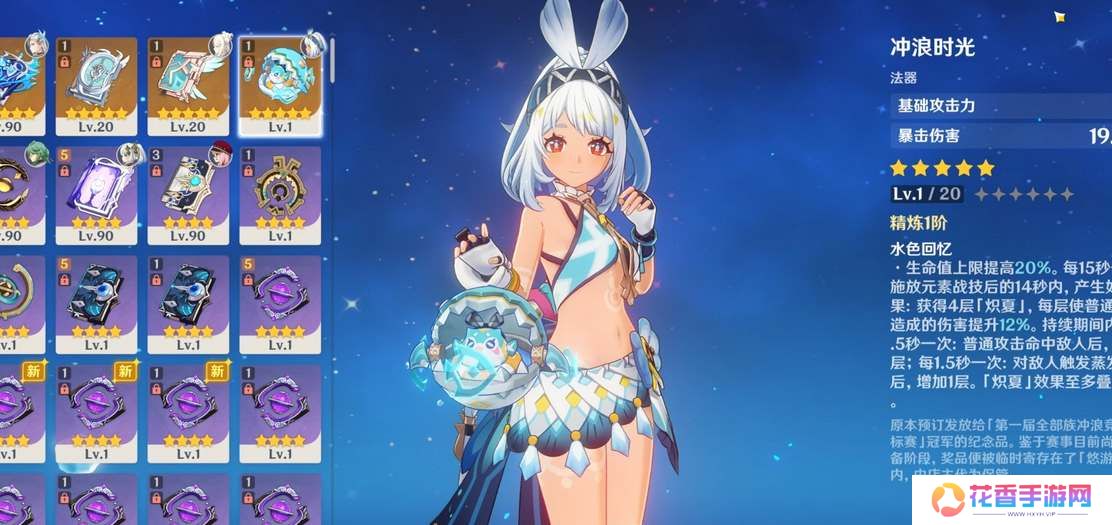Select the highlighted Lv.1 Surf's Up catalyst

click(x=279, y=84)
